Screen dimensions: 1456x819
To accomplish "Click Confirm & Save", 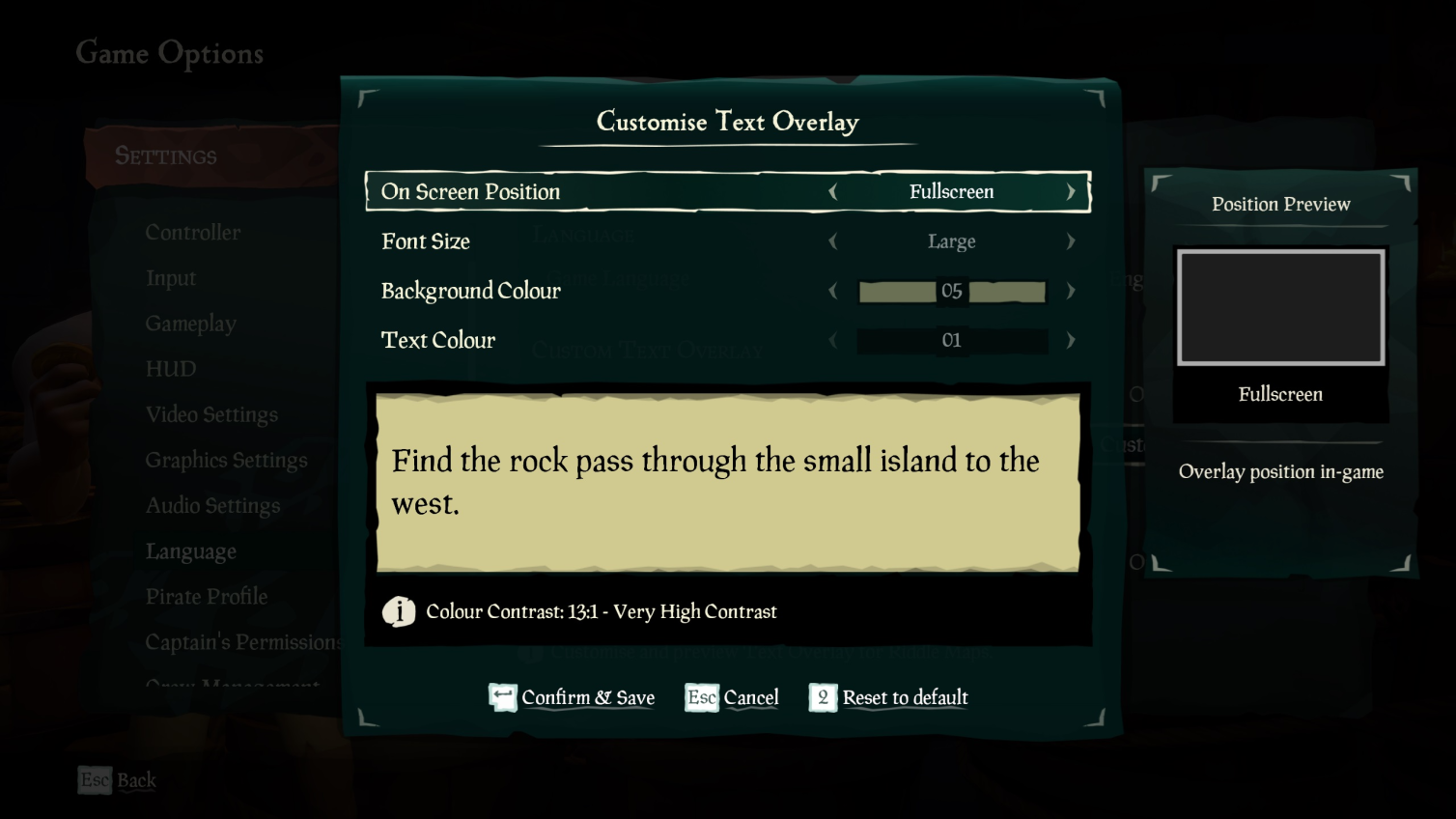I will [x=588, y=697].
